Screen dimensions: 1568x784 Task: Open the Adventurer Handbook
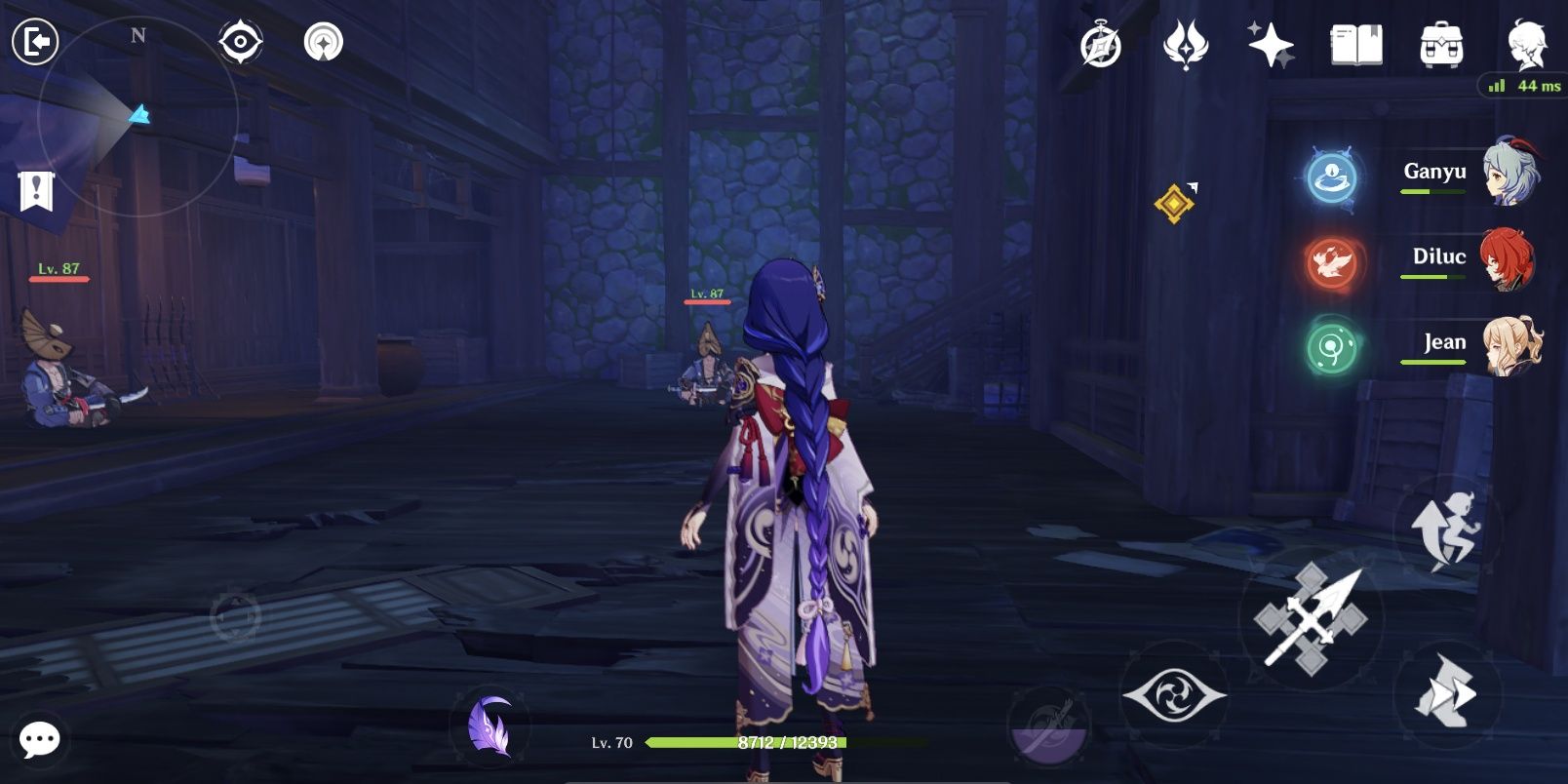click(1355, 42)
